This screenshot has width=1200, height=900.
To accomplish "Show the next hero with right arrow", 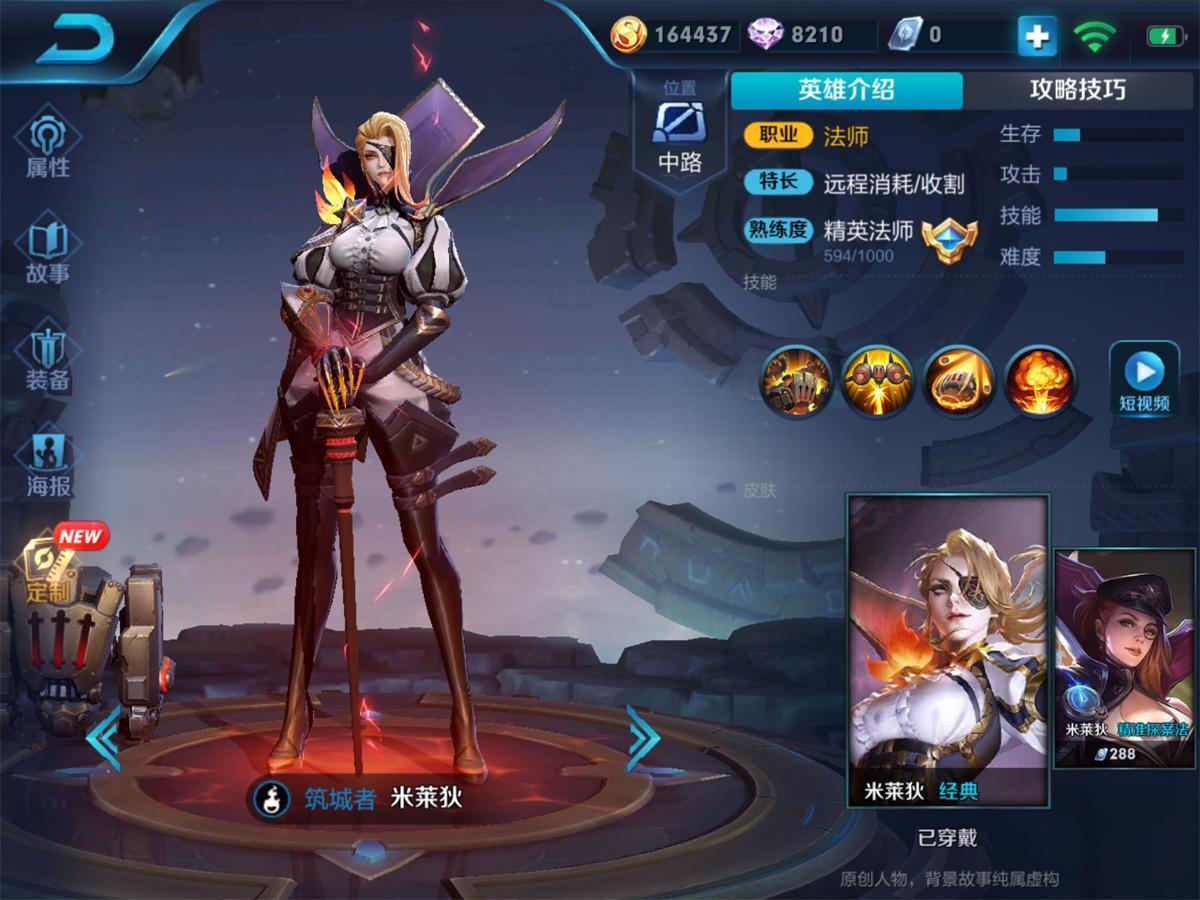I will point(642,738).
